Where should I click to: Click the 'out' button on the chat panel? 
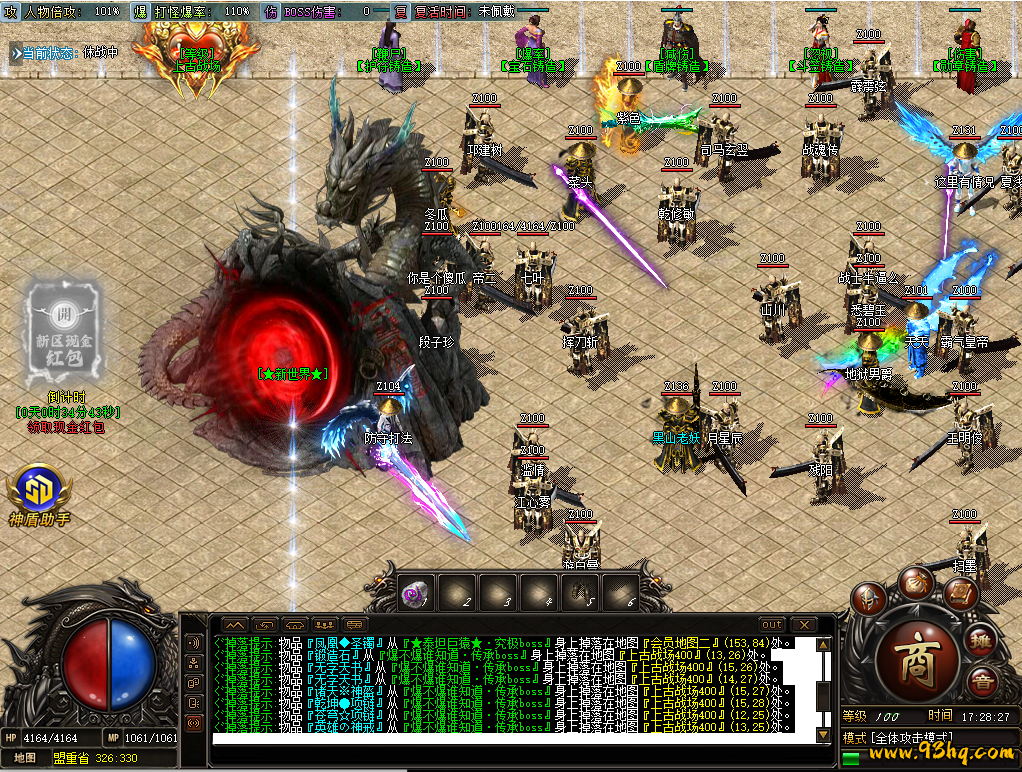[772, 624]
